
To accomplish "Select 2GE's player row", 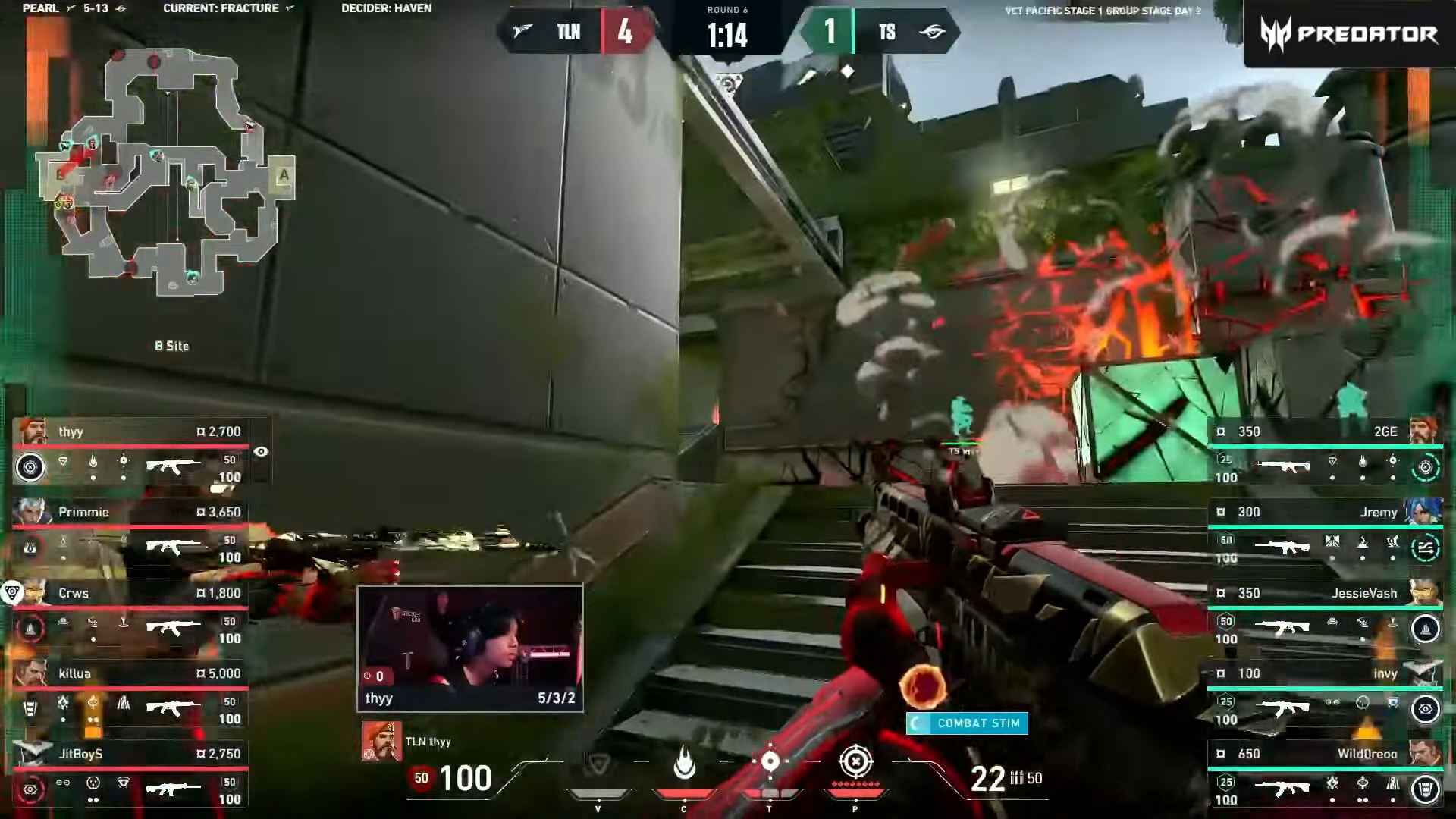I will pyautogui.click(x=1324, y=453).
